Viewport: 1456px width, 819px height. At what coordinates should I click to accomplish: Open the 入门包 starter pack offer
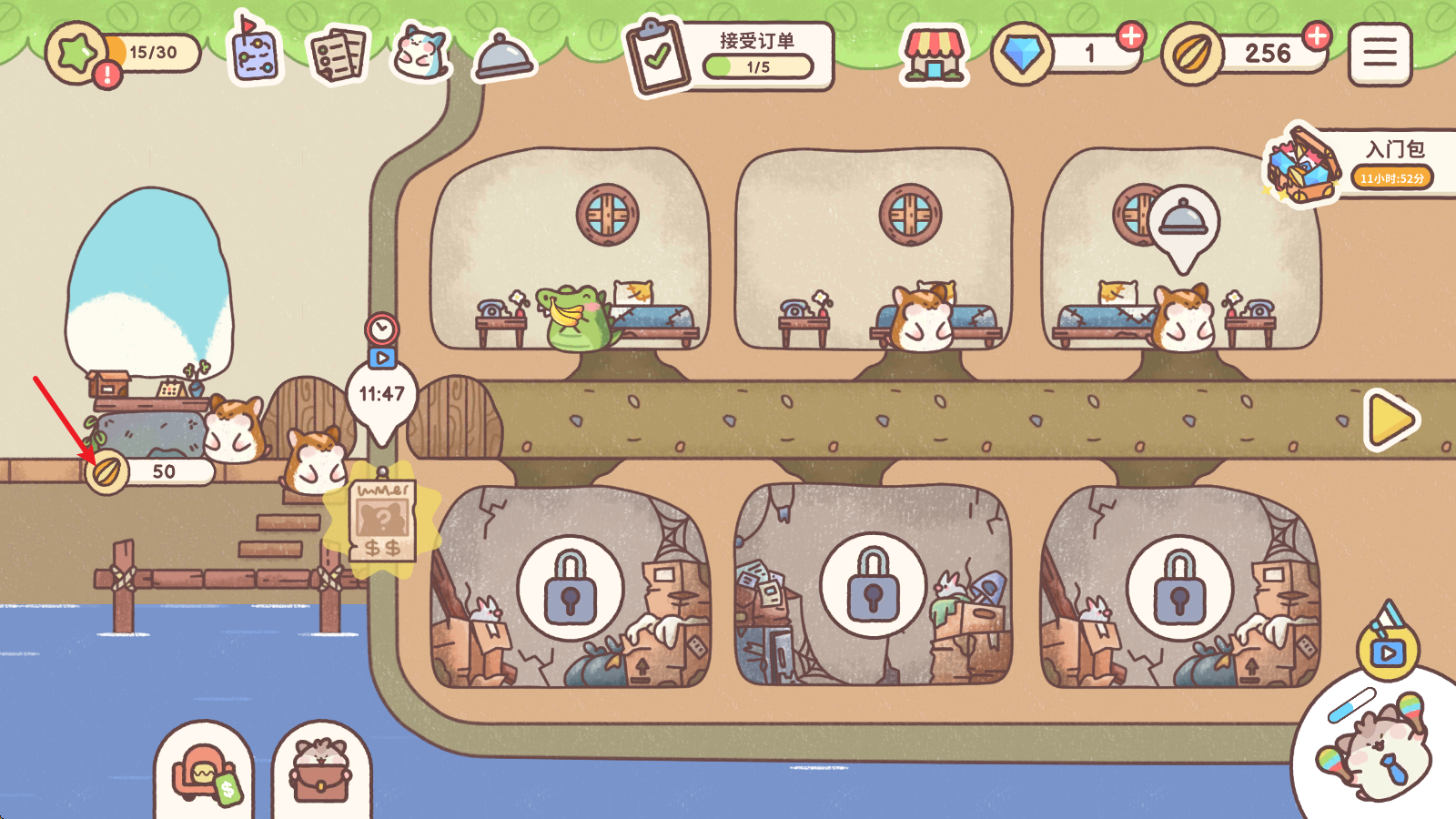(x=1356, y=164)
